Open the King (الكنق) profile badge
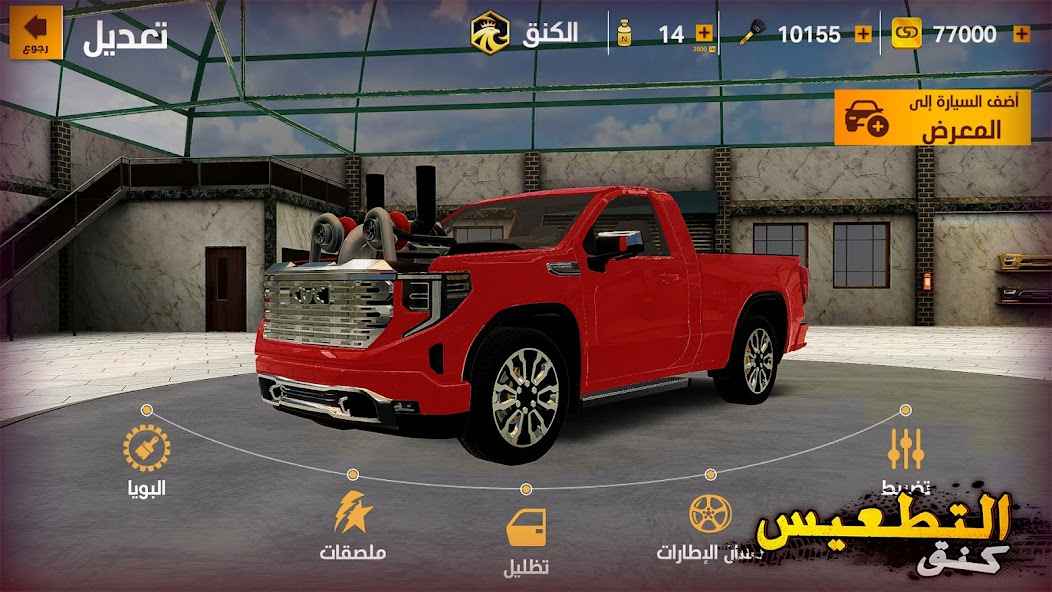Image resolution: width=1052 pixels, height=592 pixels. point(491,33)
